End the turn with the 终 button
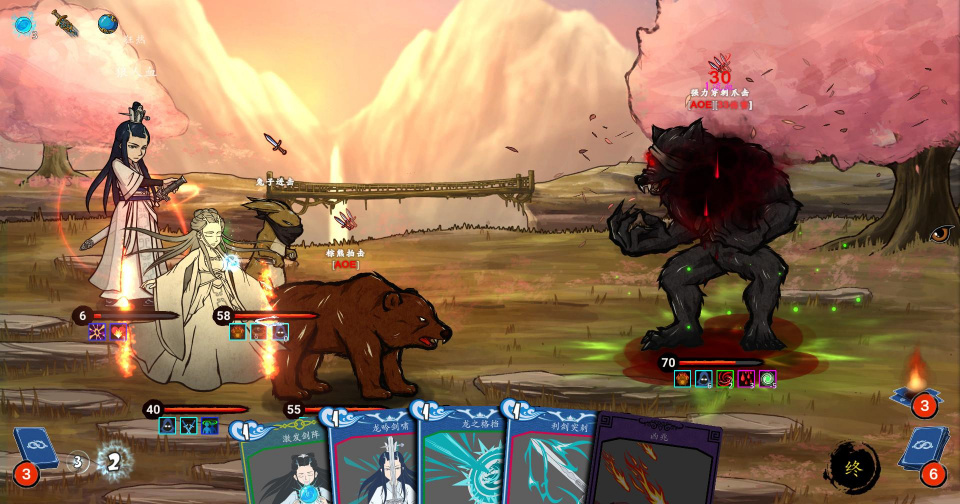The height and width of the screenshot is (504, 960). pyautogui.click(x=854, y=466)
